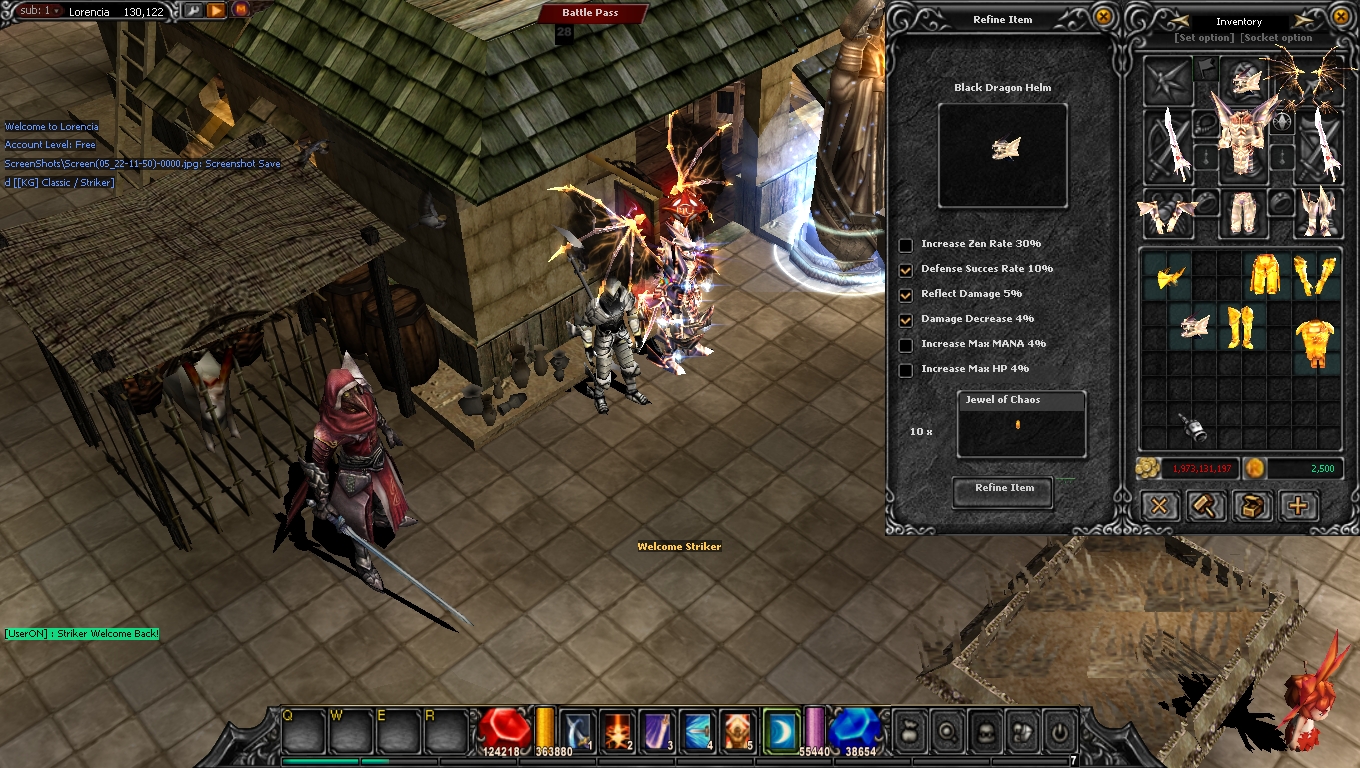This screenshot has height=768, width=1360.
Task: Open the treasure chest inventory button
Action: [x=1252, y=506]
